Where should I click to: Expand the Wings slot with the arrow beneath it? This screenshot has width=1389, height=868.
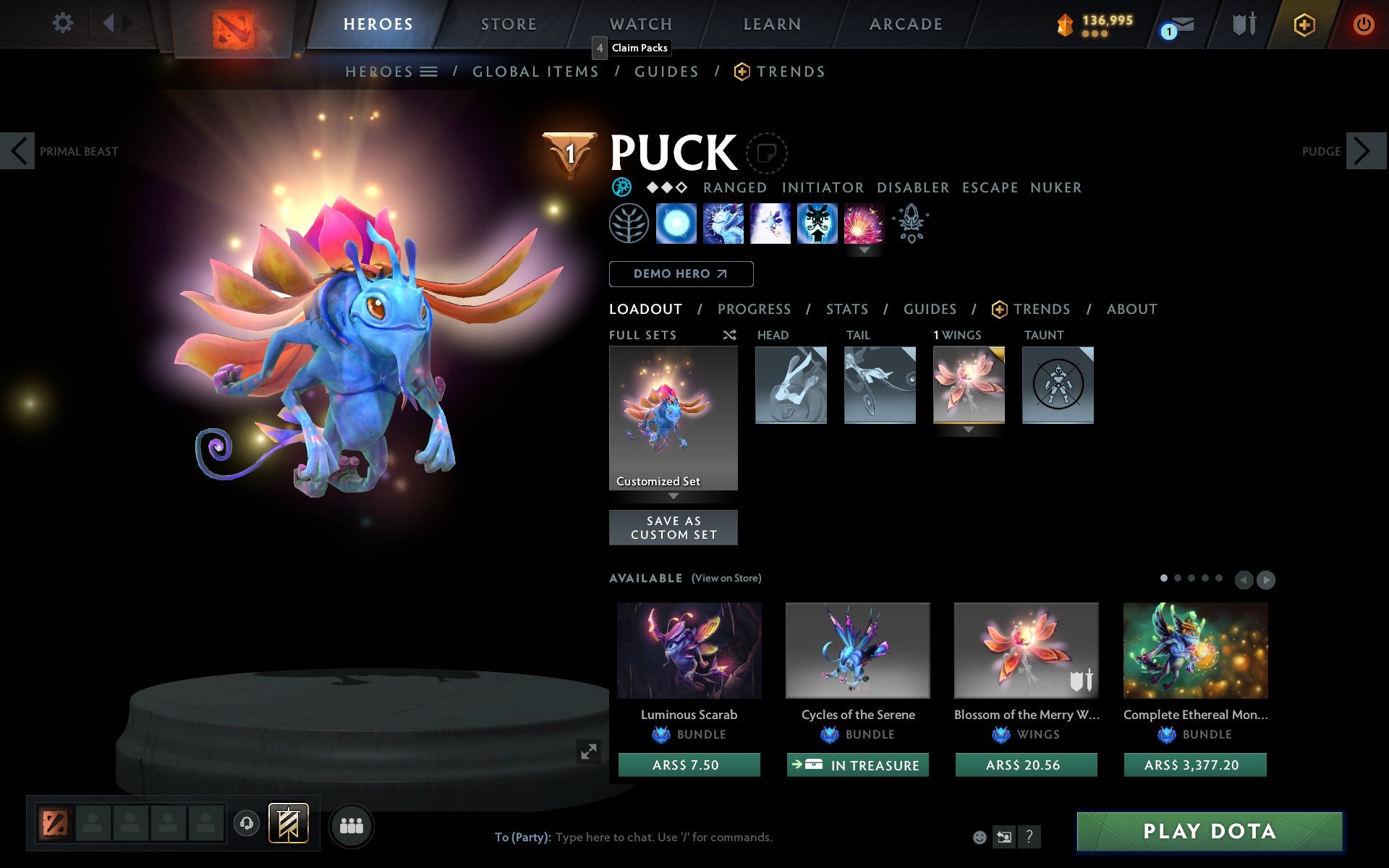(x=969, y=428)
